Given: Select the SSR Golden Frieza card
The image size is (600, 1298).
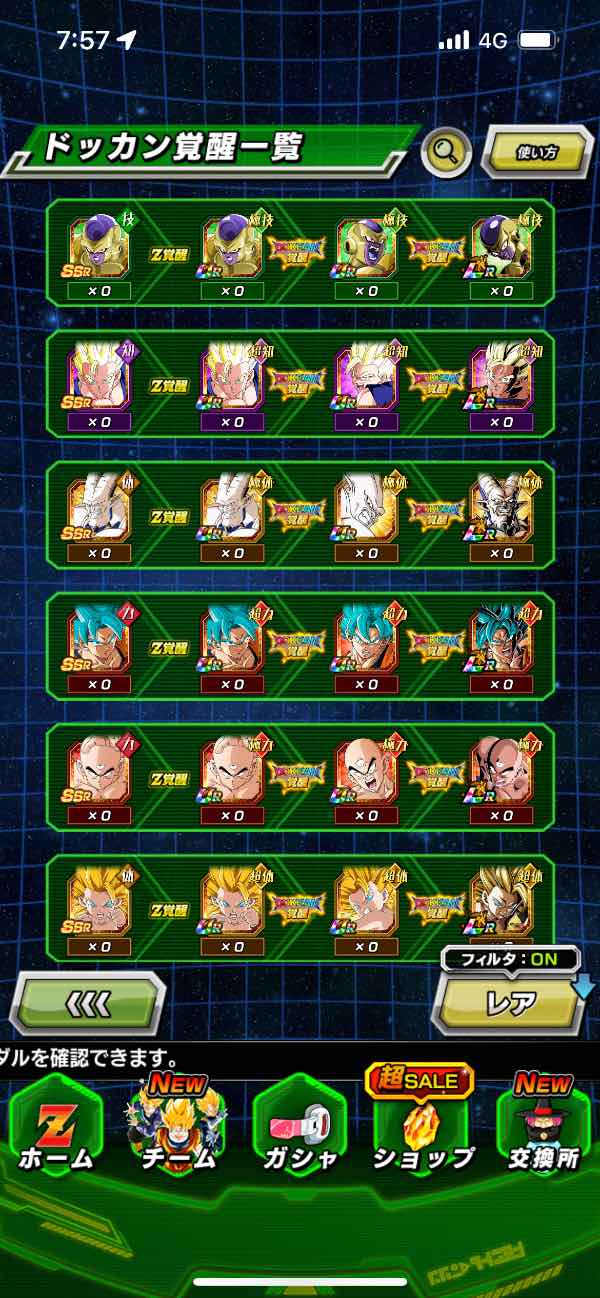Looking at the screenshot, I should pyautogui.click(x=98, y=249).
